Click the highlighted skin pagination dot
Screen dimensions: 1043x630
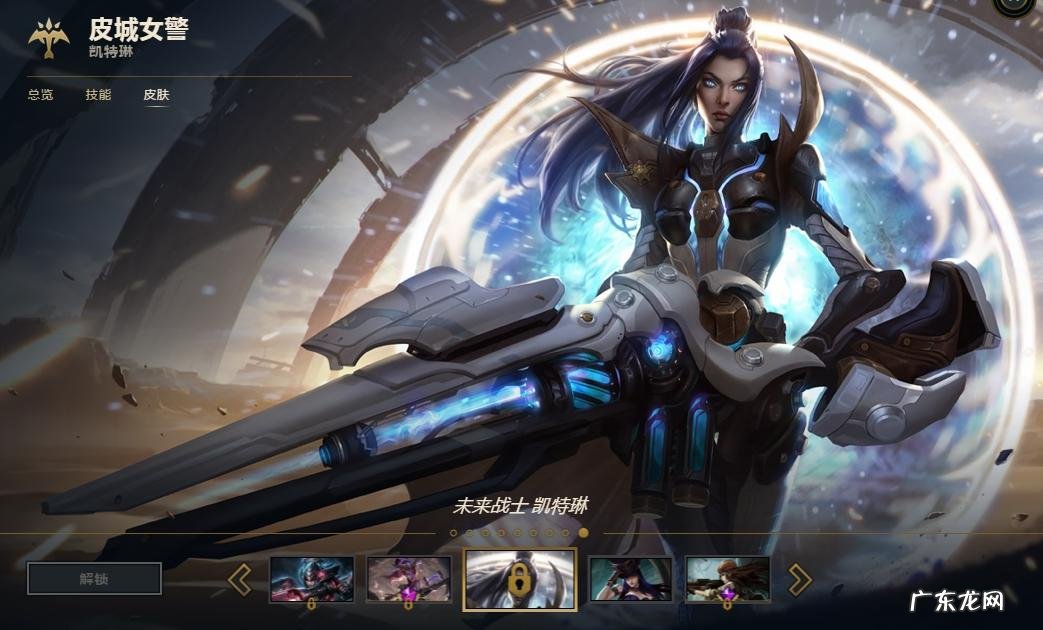(x=584, y=533)
